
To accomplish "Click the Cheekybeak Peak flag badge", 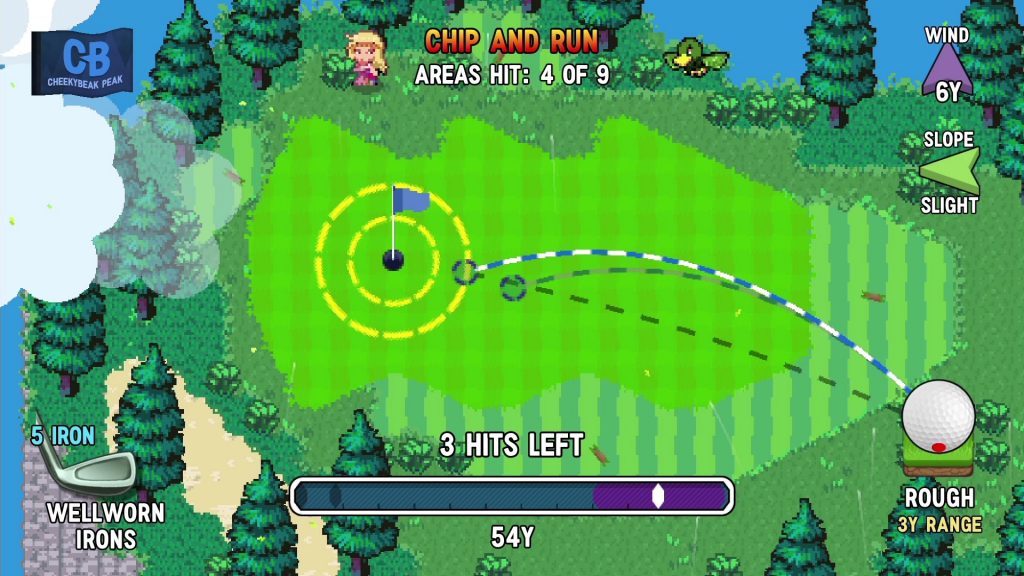I will coord(82,62).
